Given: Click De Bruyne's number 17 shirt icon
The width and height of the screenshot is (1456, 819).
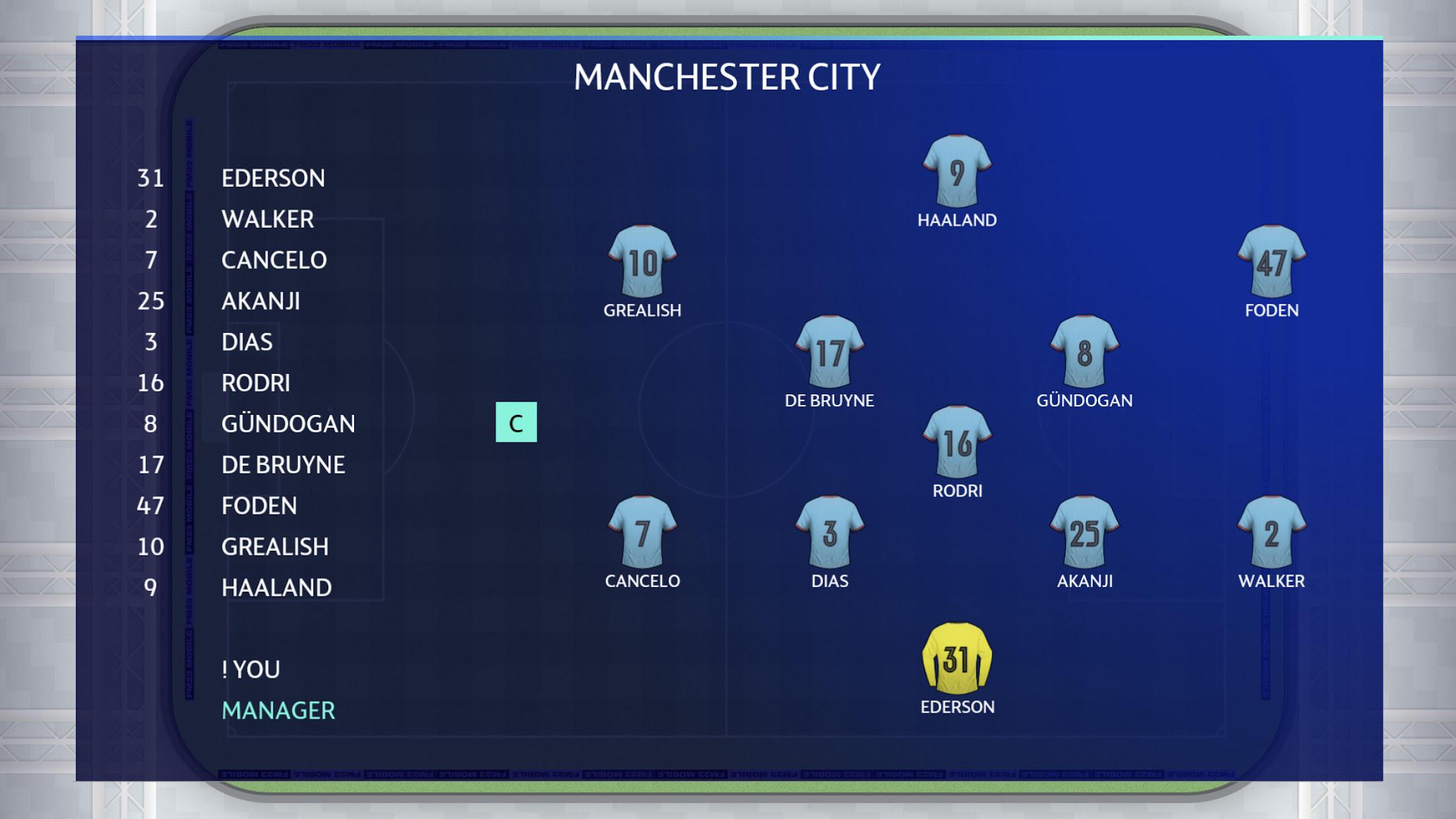Looking at the screenshot, I should [x=829, y=352].
